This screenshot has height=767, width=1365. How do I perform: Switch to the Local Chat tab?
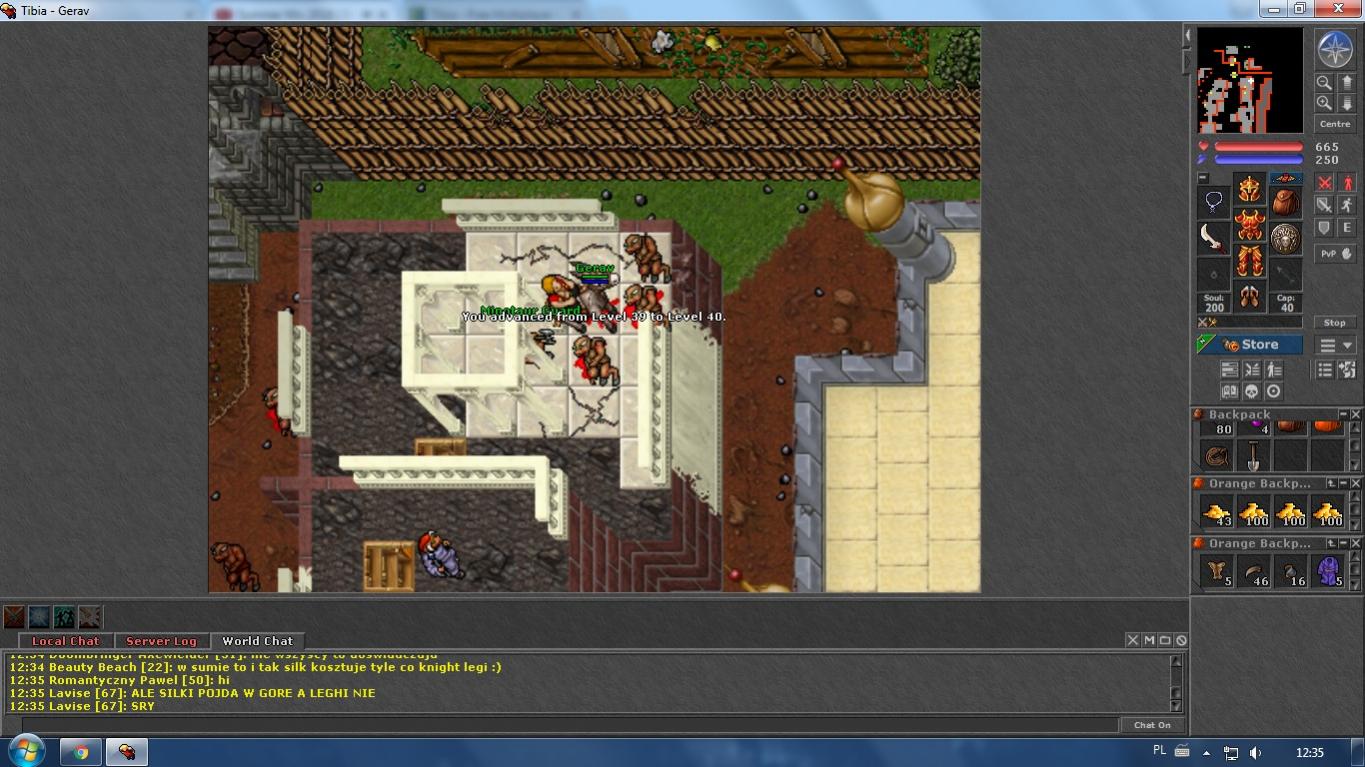pyautogui.click(x=66, y=641)
